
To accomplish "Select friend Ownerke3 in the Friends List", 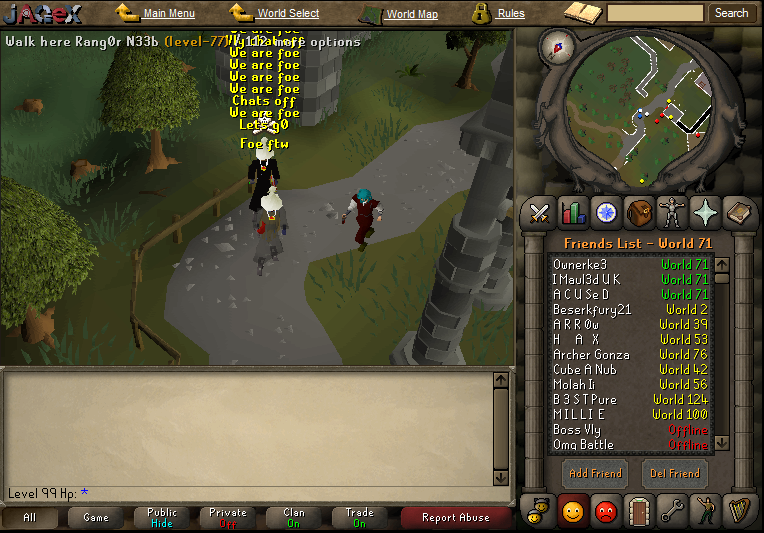I will click(580, 265).
